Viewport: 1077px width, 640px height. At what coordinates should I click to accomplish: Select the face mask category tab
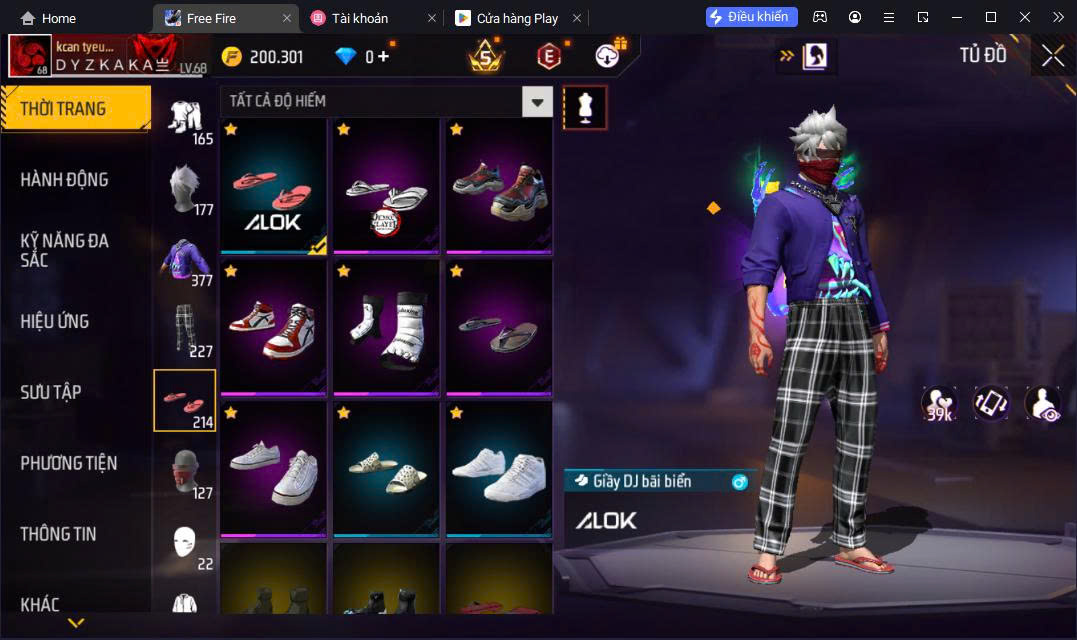click(184, 472)
